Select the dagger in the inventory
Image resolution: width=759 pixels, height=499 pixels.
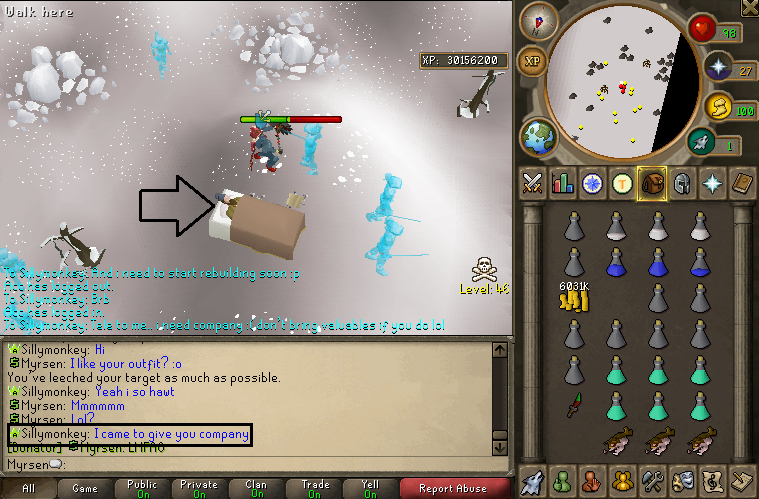click(x=573, y=405)
